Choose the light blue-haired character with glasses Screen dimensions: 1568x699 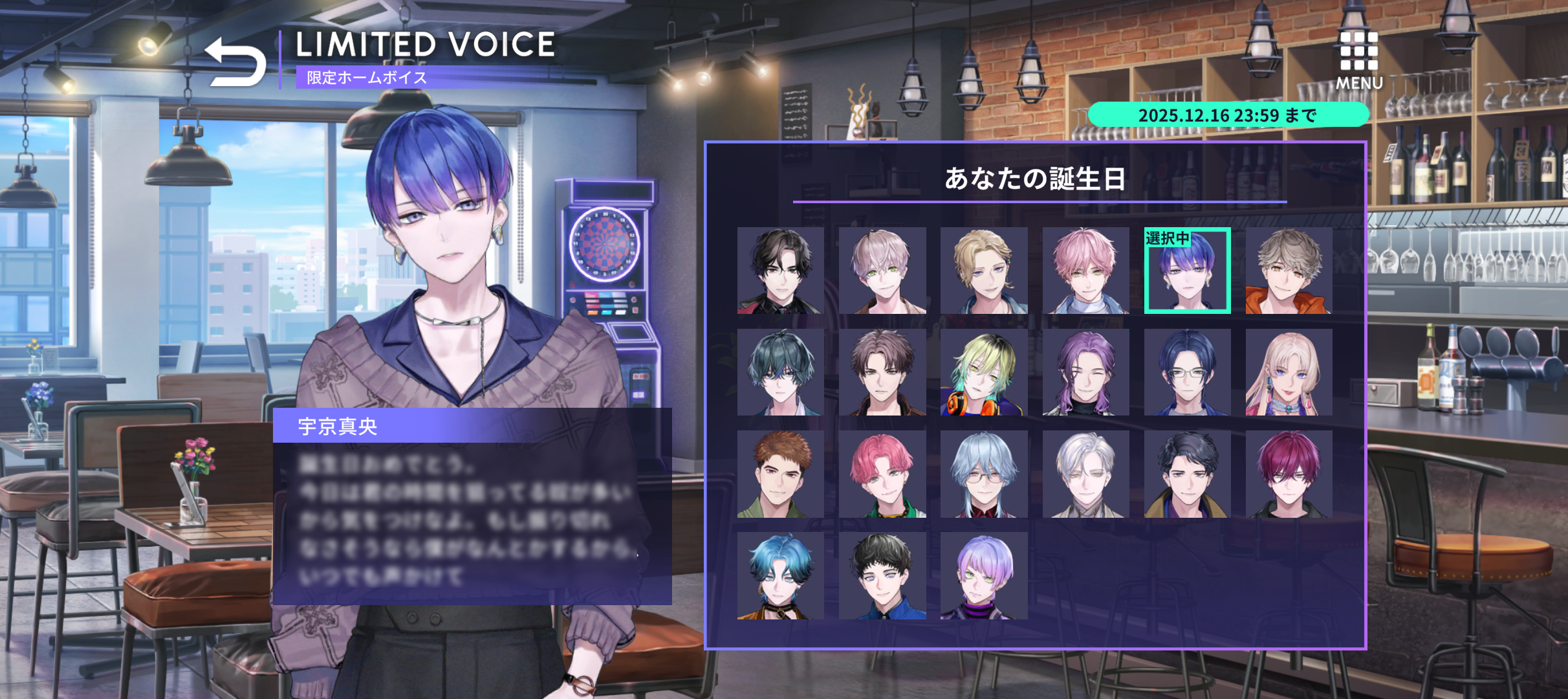[x=984, y=474]
